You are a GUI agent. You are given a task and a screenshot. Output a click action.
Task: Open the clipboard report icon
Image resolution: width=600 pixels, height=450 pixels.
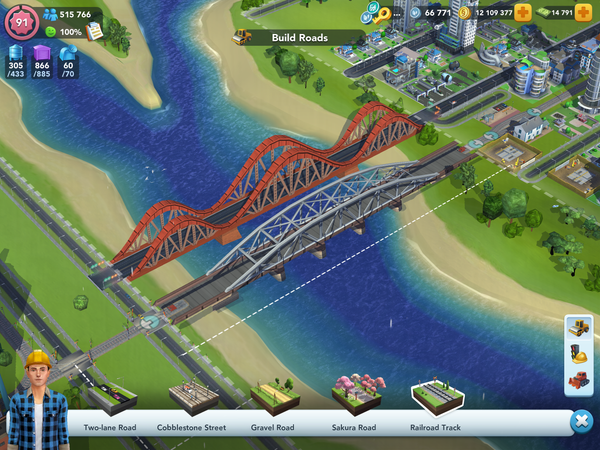(95, 31)
